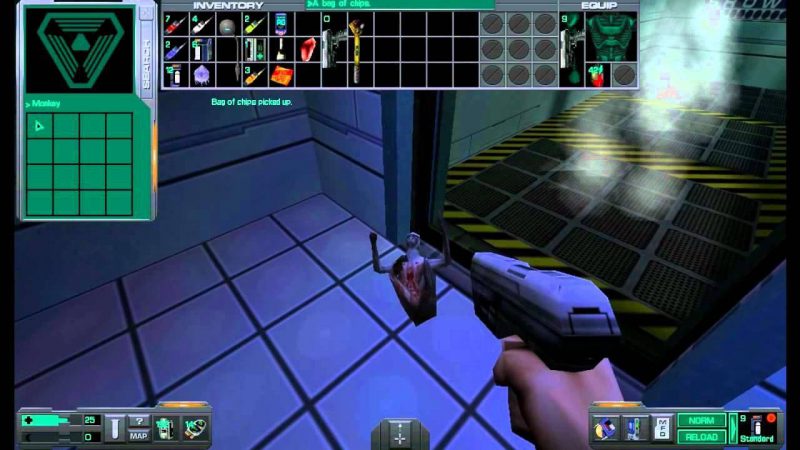Toggle the MFD panel button

pos(662,428)
